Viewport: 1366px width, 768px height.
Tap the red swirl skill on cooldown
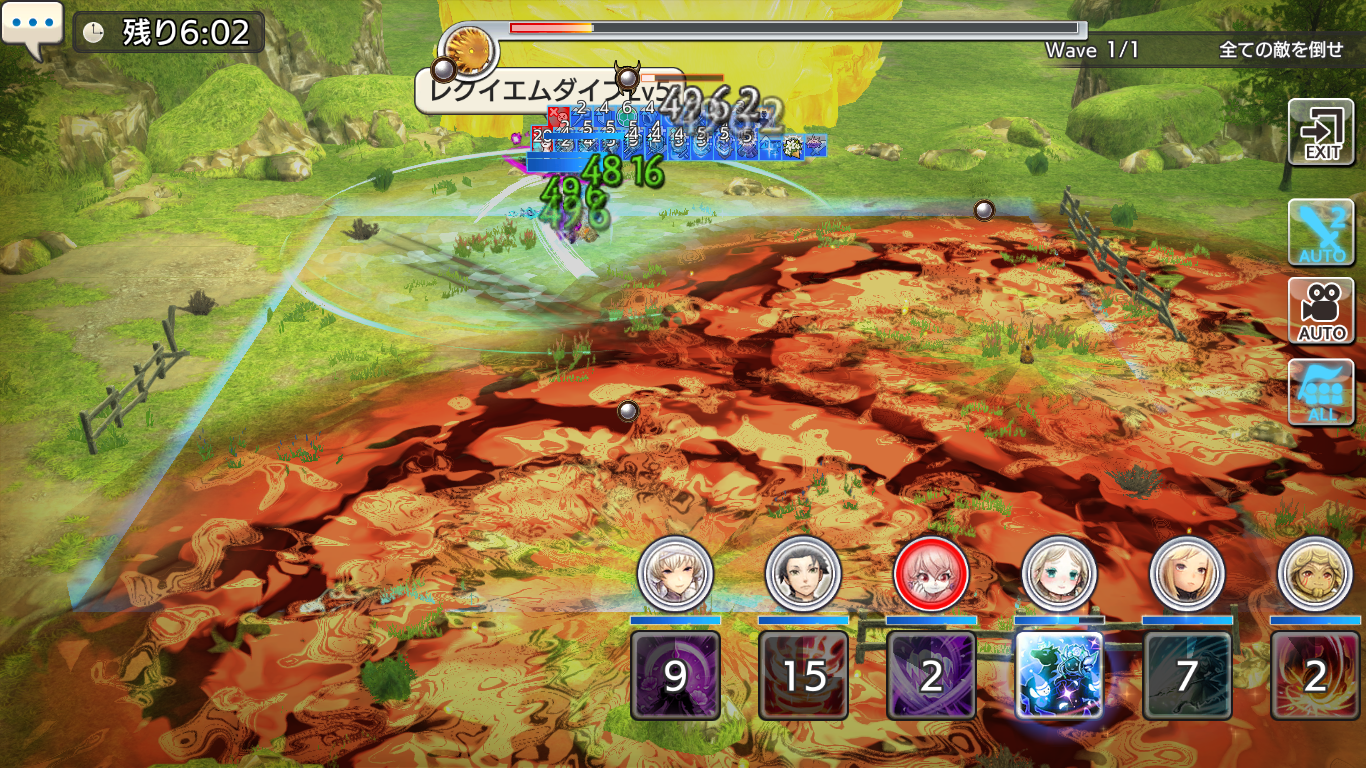(x=1314, y=676)
